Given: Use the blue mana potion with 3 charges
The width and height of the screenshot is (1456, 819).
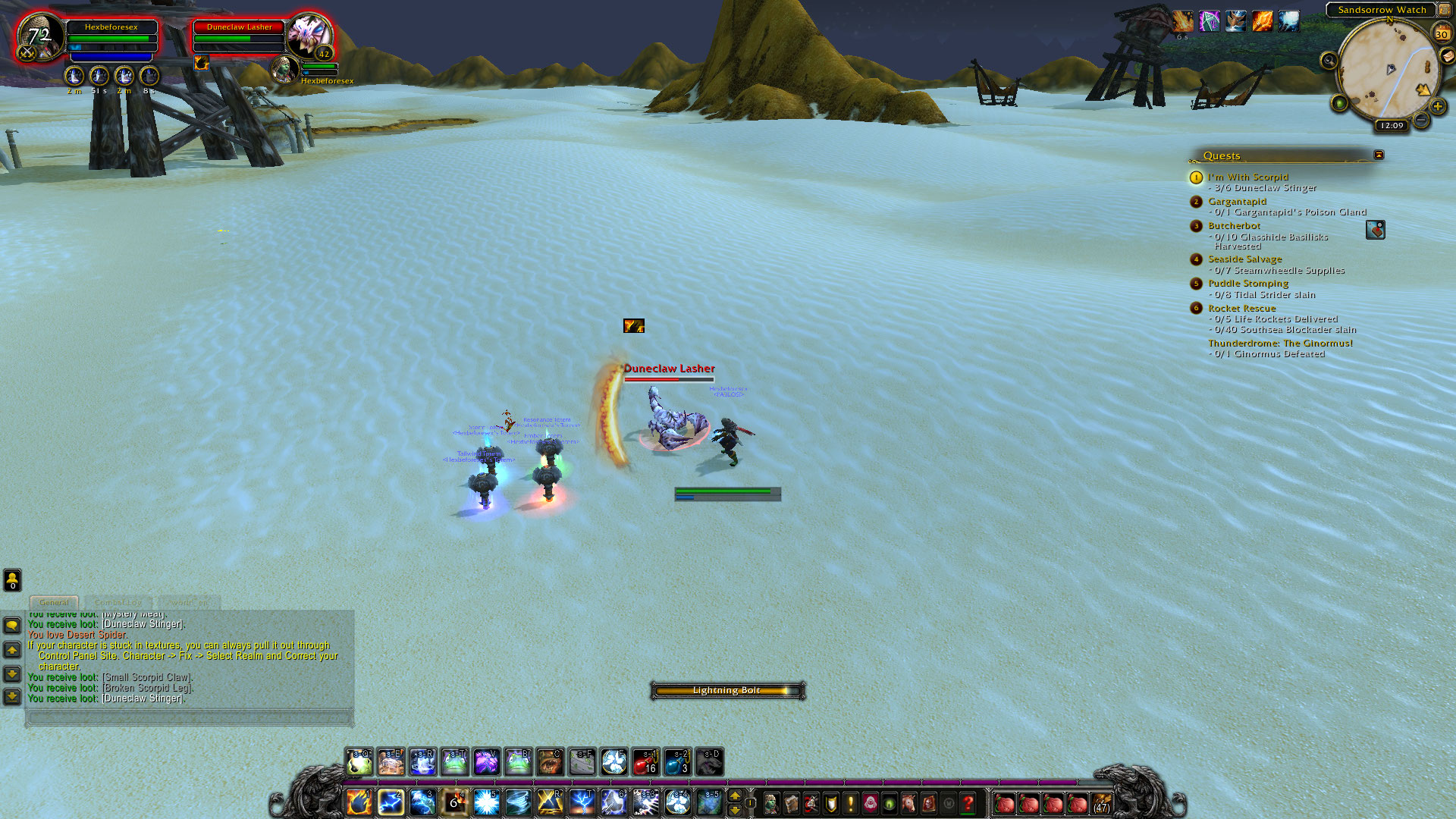Looking at the screenshot, I should (x=677, y=762).
